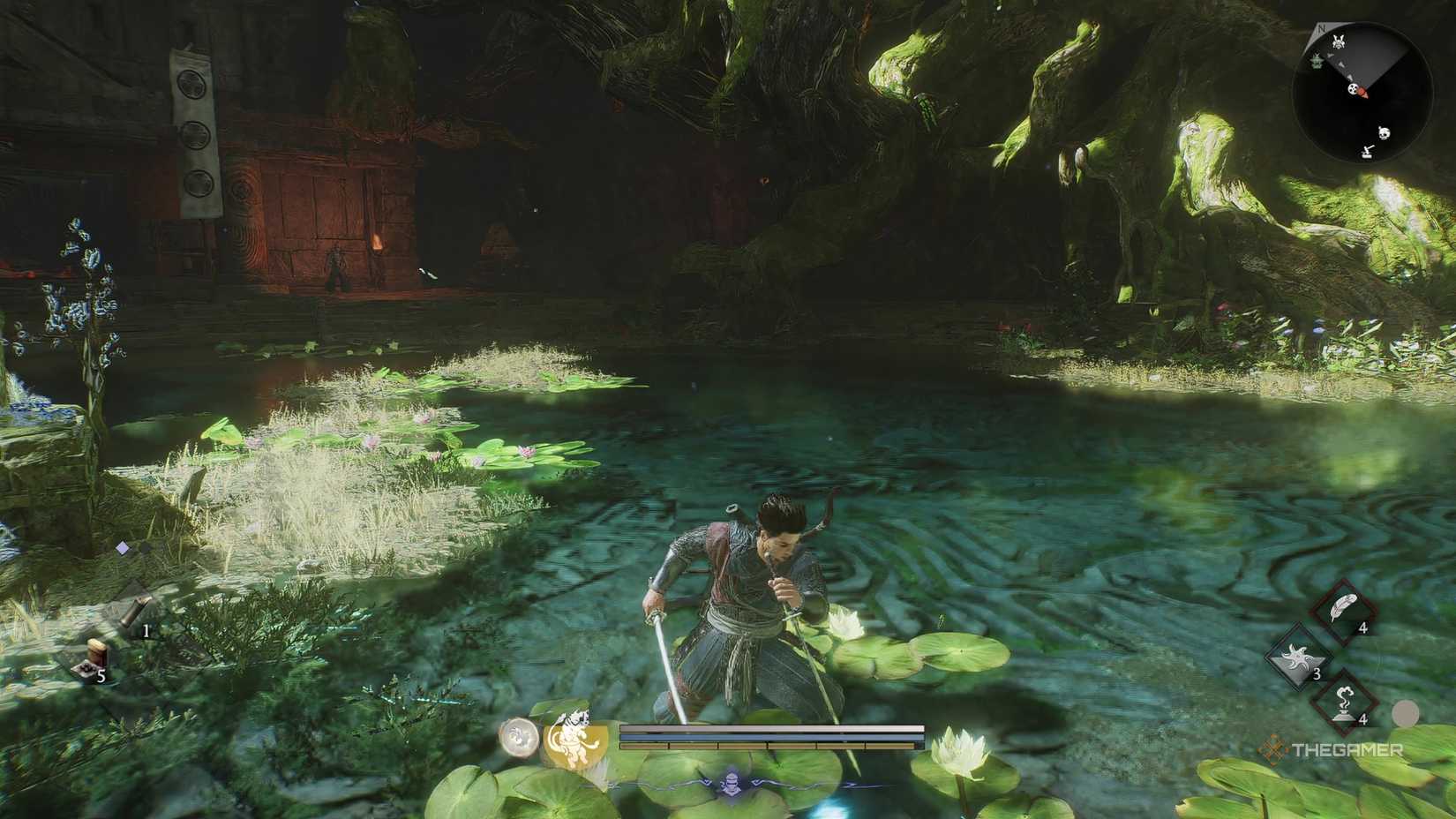Click the spirit gauge symbol below the stamina bar
Image resolution: width=1456 pixels, height=819 pixels.
(x=732, y=784)
